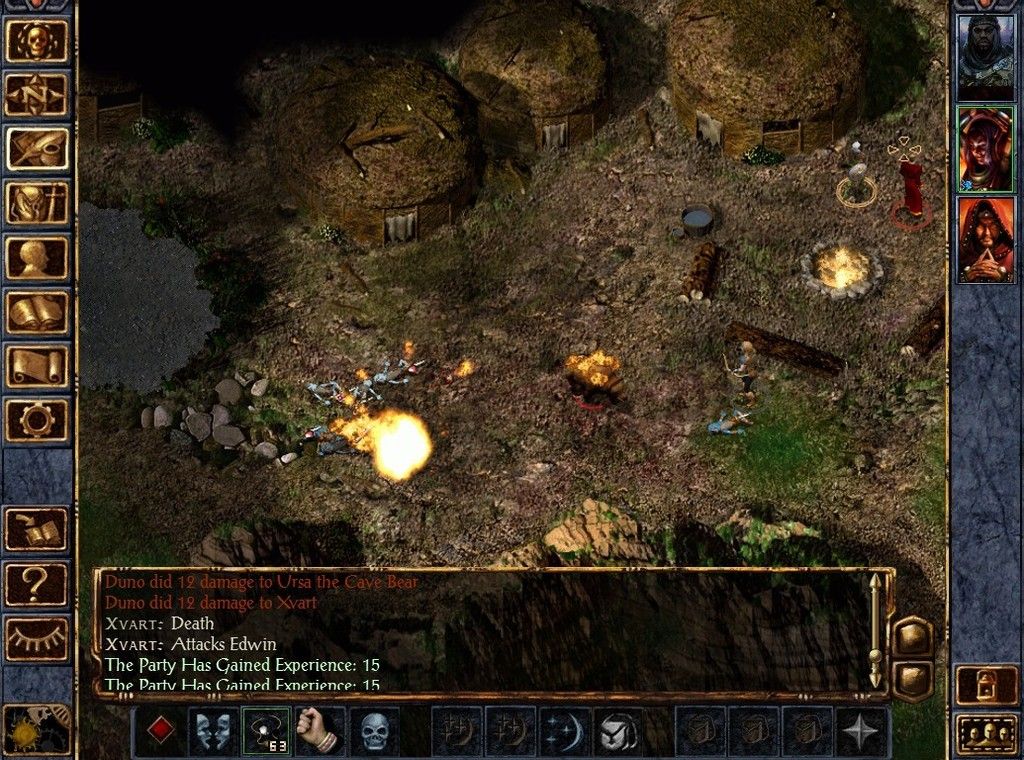Select the red-hooded wizard portrait with clasped hands

985,240
